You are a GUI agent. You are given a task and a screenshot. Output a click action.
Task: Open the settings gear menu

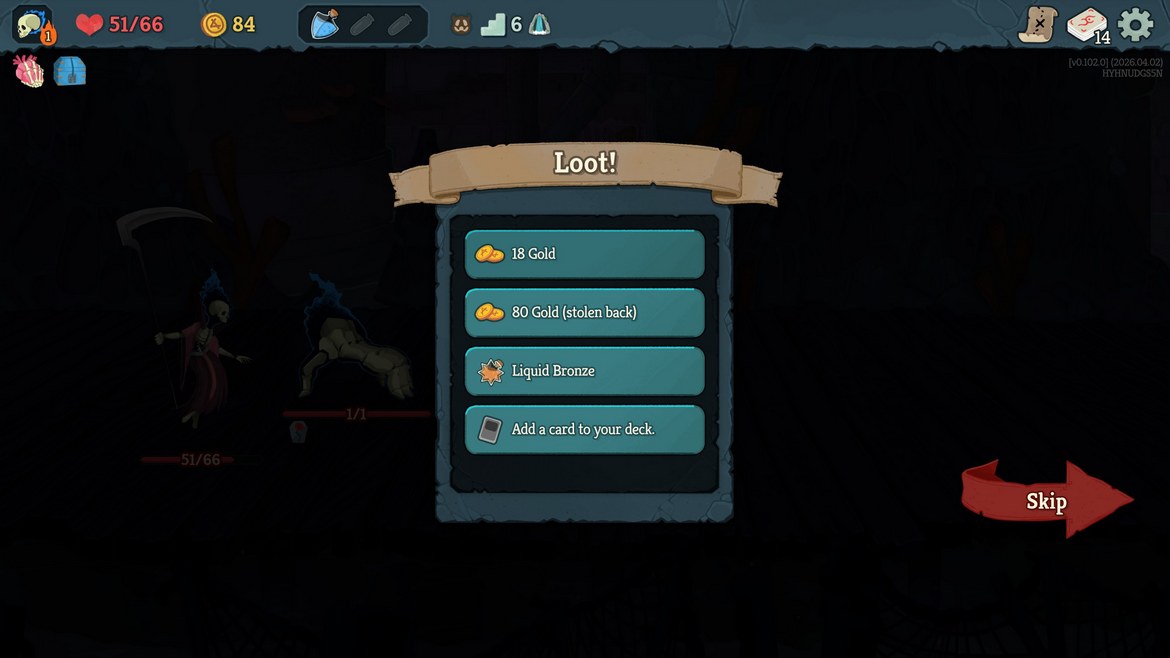tap(1135, 24)
